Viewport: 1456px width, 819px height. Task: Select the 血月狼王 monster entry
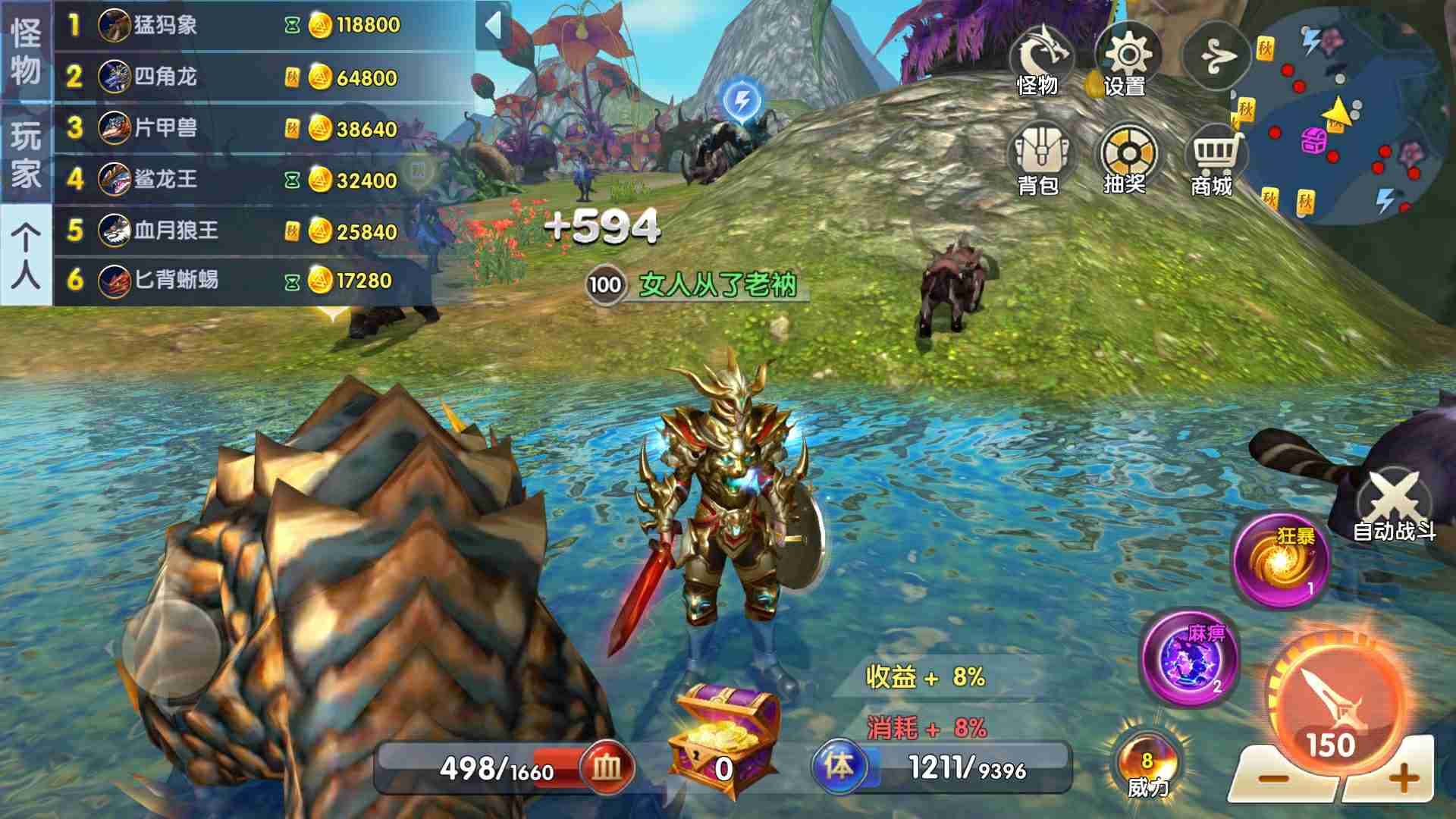tap(250, 231)
